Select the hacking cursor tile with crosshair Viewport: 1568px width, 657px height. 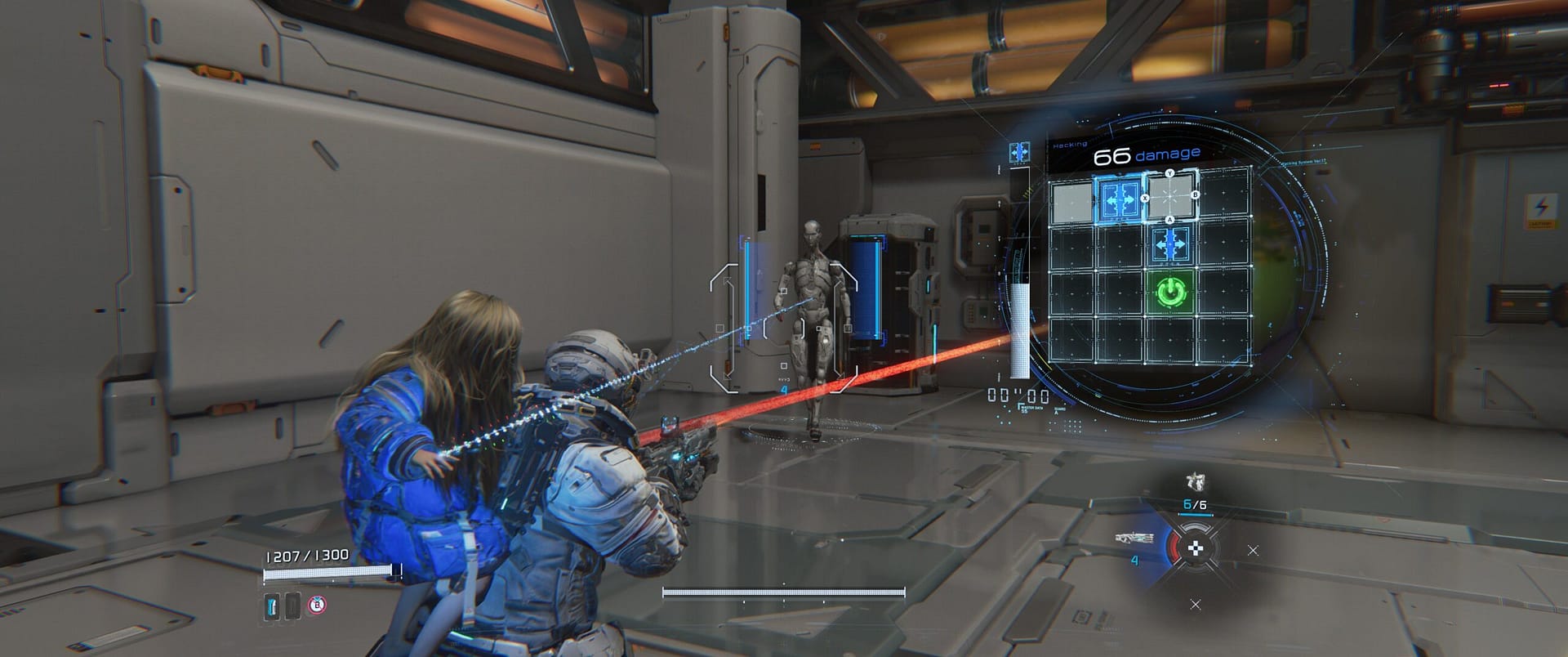point(1170,197)
